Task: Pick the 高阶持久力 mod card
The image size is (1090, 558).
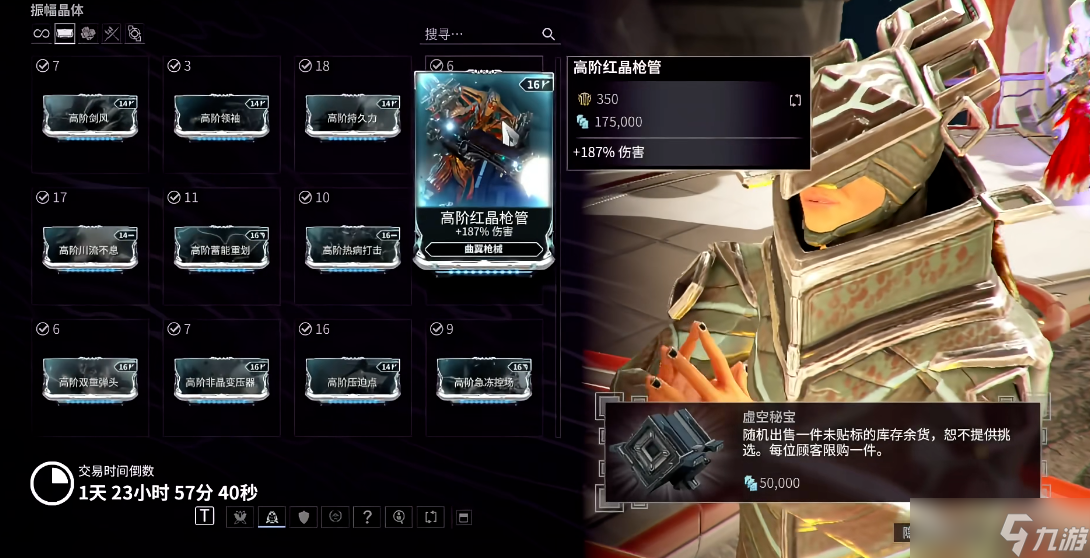Action: [352, 117]
